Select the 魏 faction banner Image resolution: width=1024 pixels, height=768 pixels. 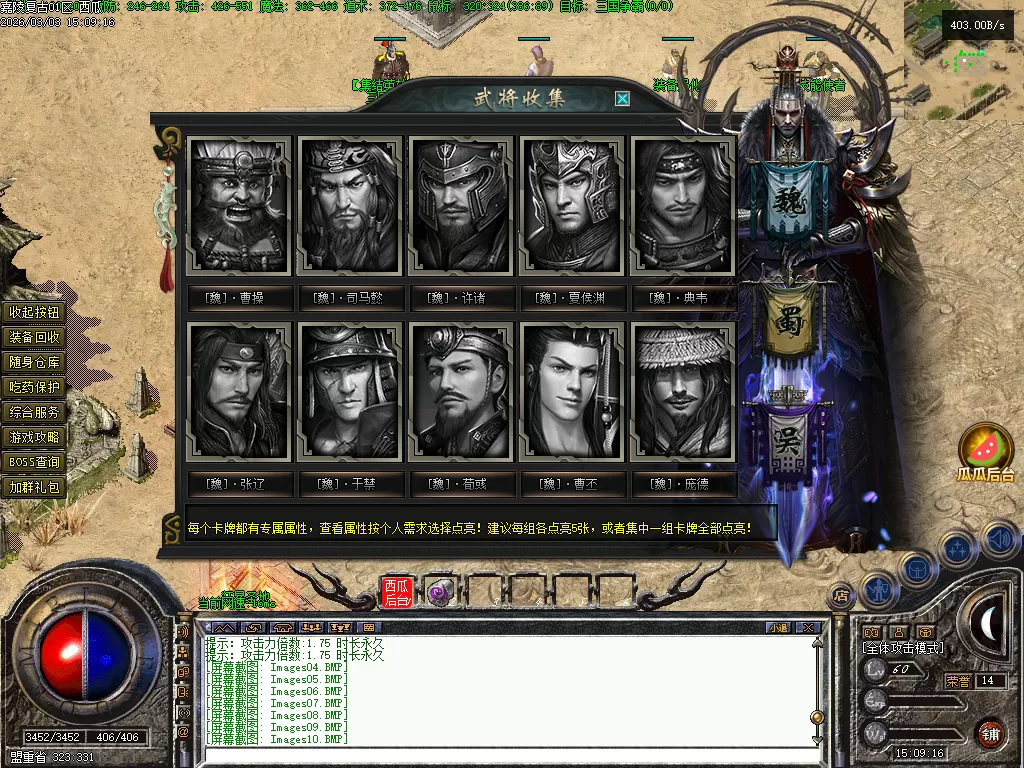coord(797,201)
